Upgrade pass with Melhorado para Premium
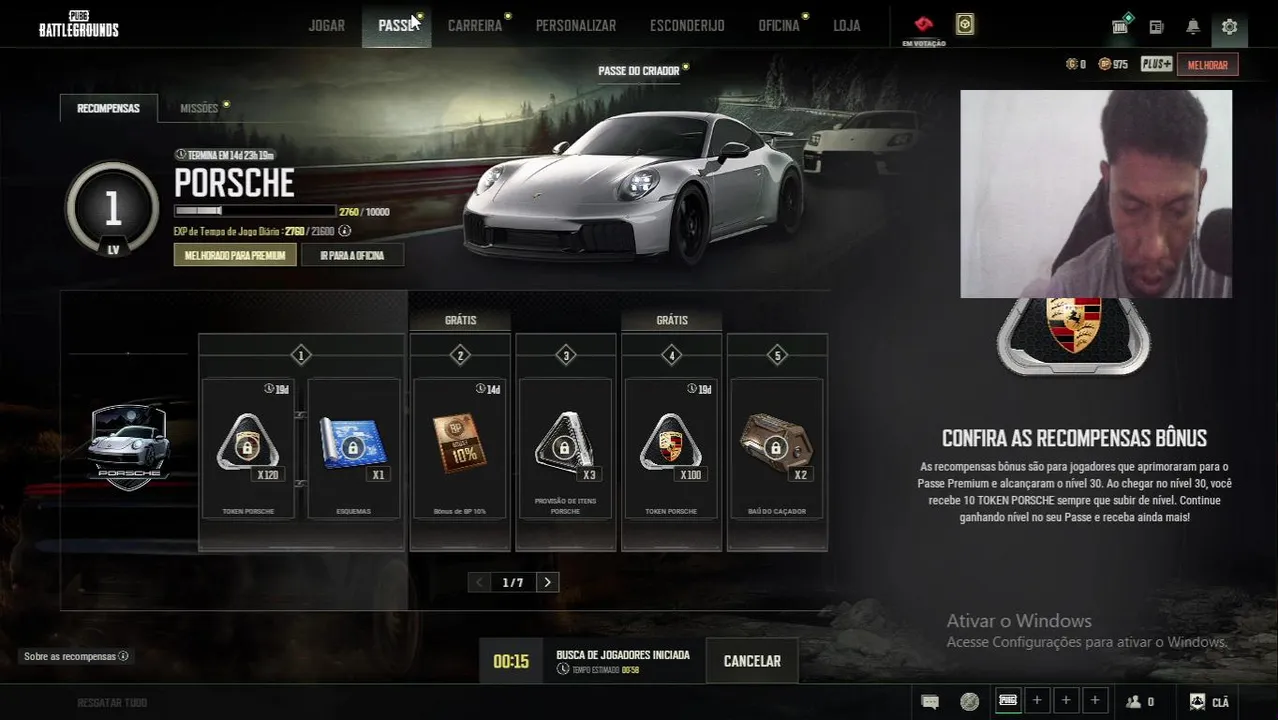The width and height of the screenshot is (1278, 720). pos(235,255)
